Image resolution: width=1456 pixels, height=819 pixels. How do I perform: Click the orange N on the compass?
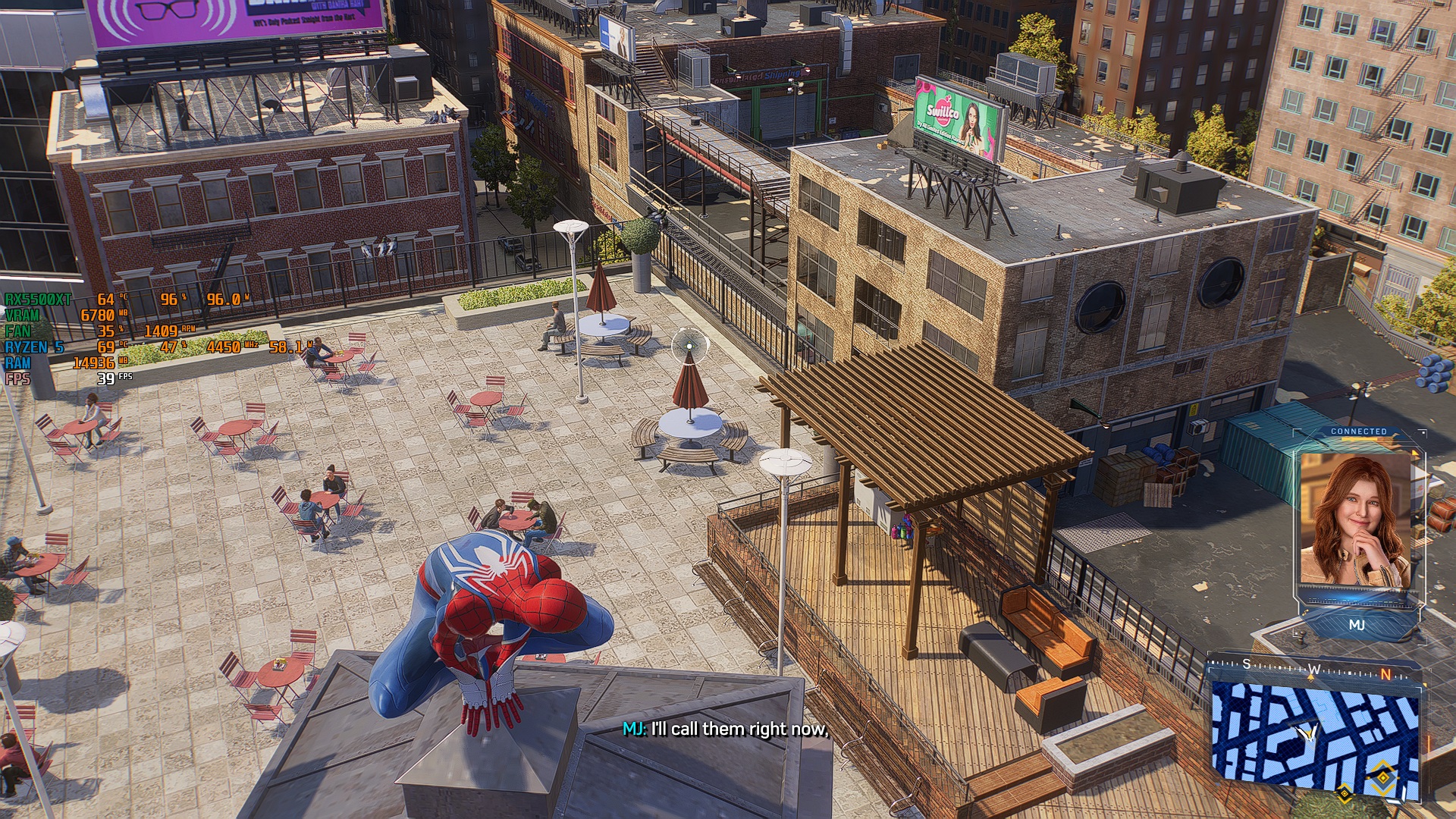1385,674
